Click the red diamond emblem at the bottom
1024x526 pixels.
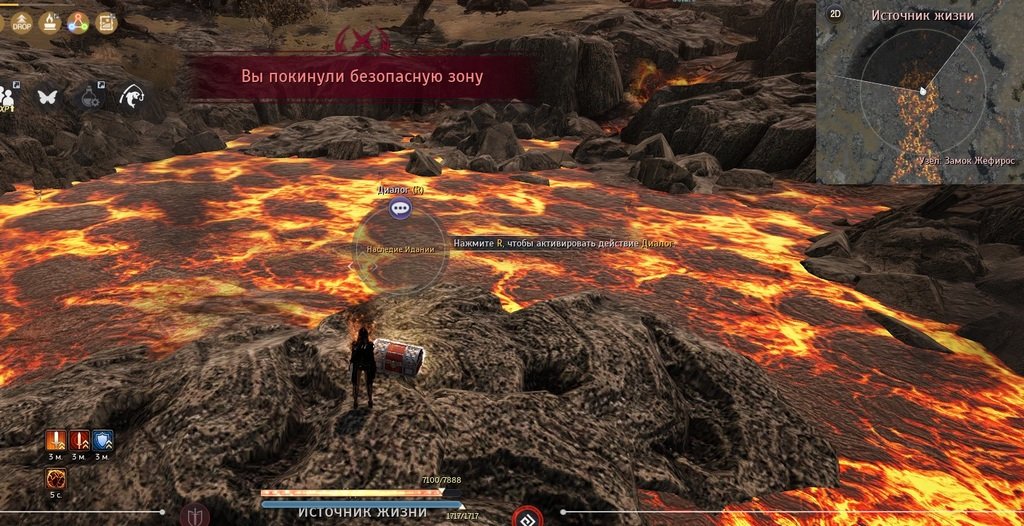point(527,518)
